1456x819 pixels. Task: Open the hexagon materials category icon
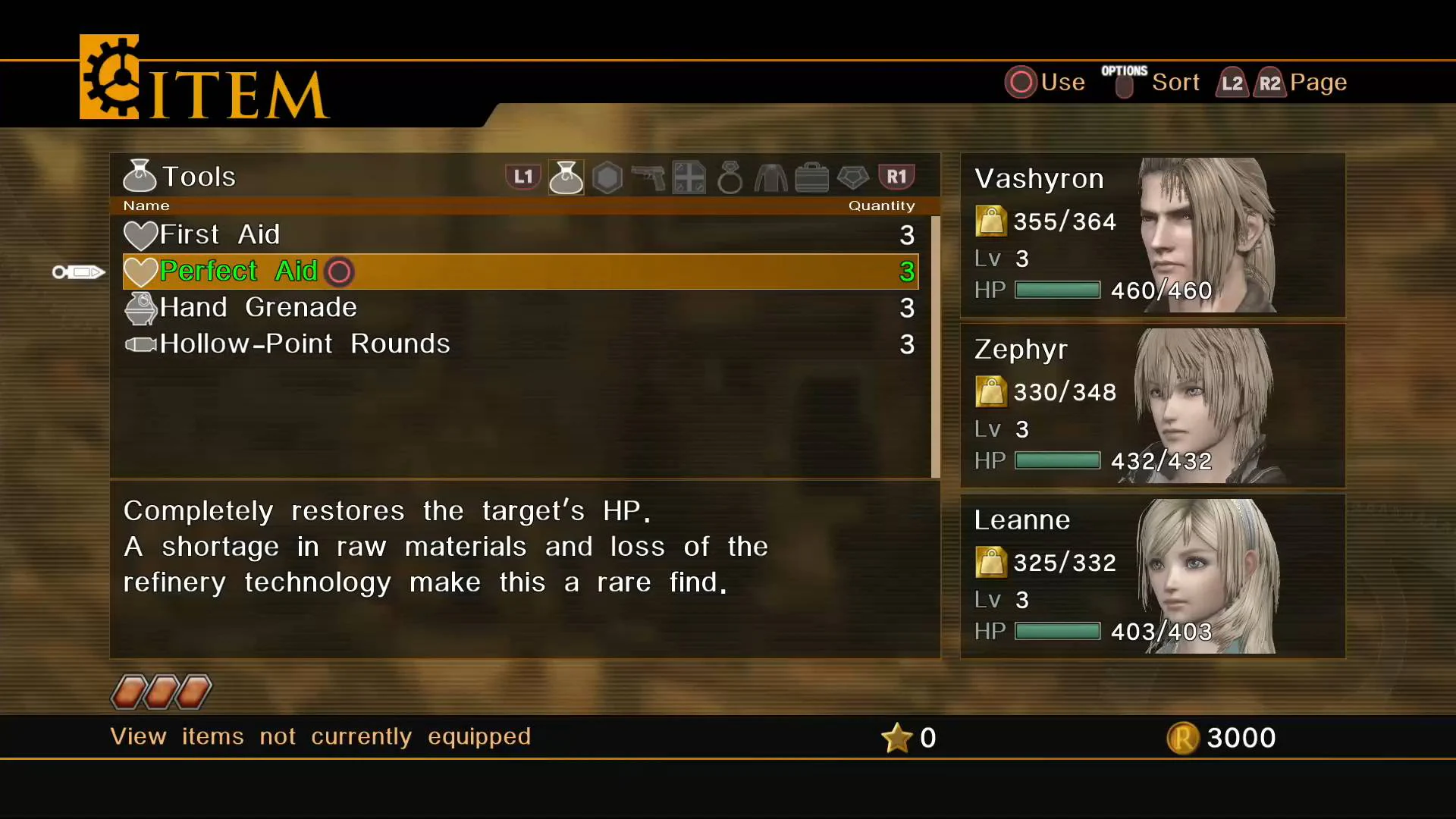[x=607, y=176]
